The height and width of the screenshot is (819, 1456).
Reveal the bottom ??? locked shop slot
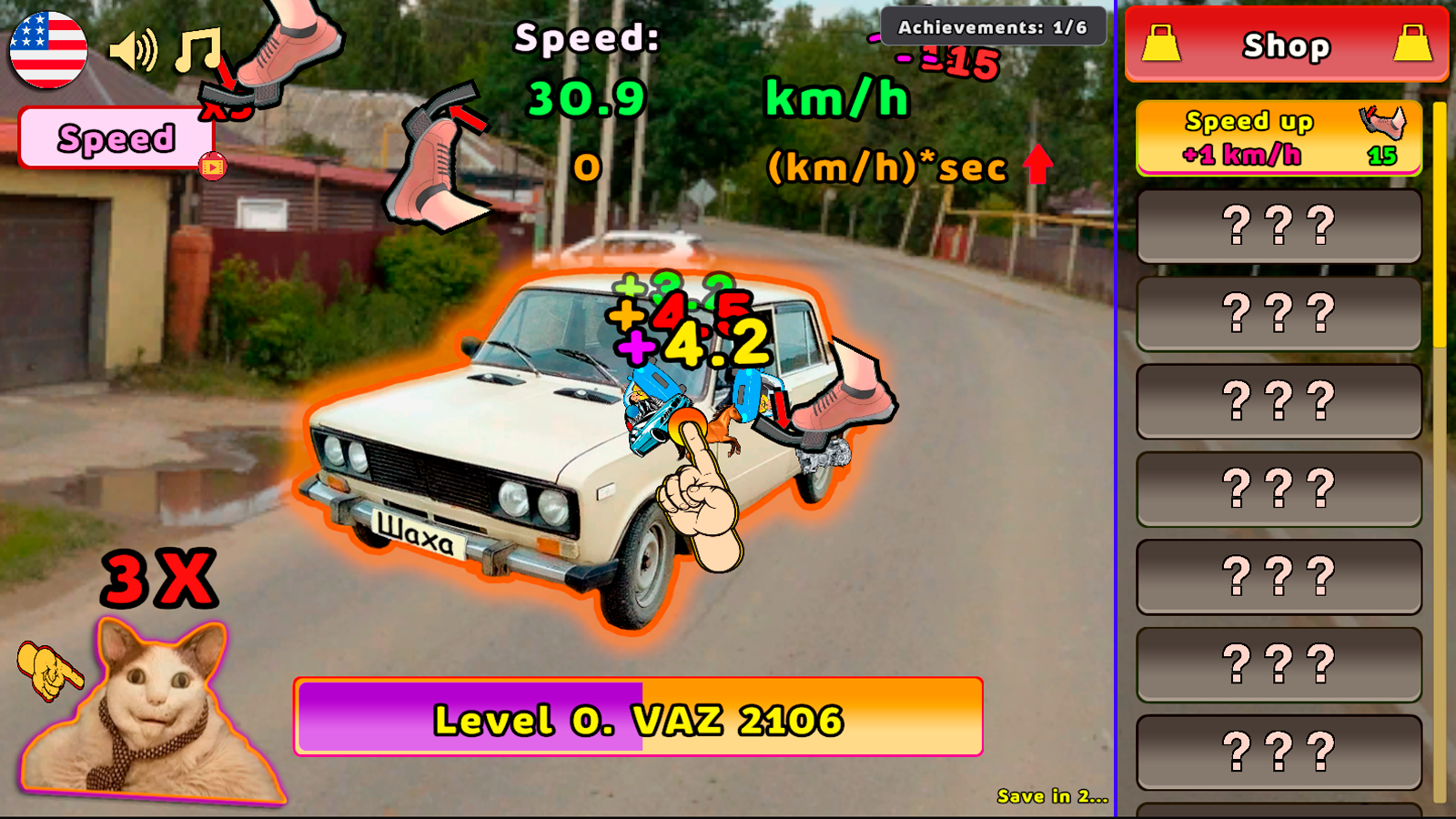click(1278, 752)
